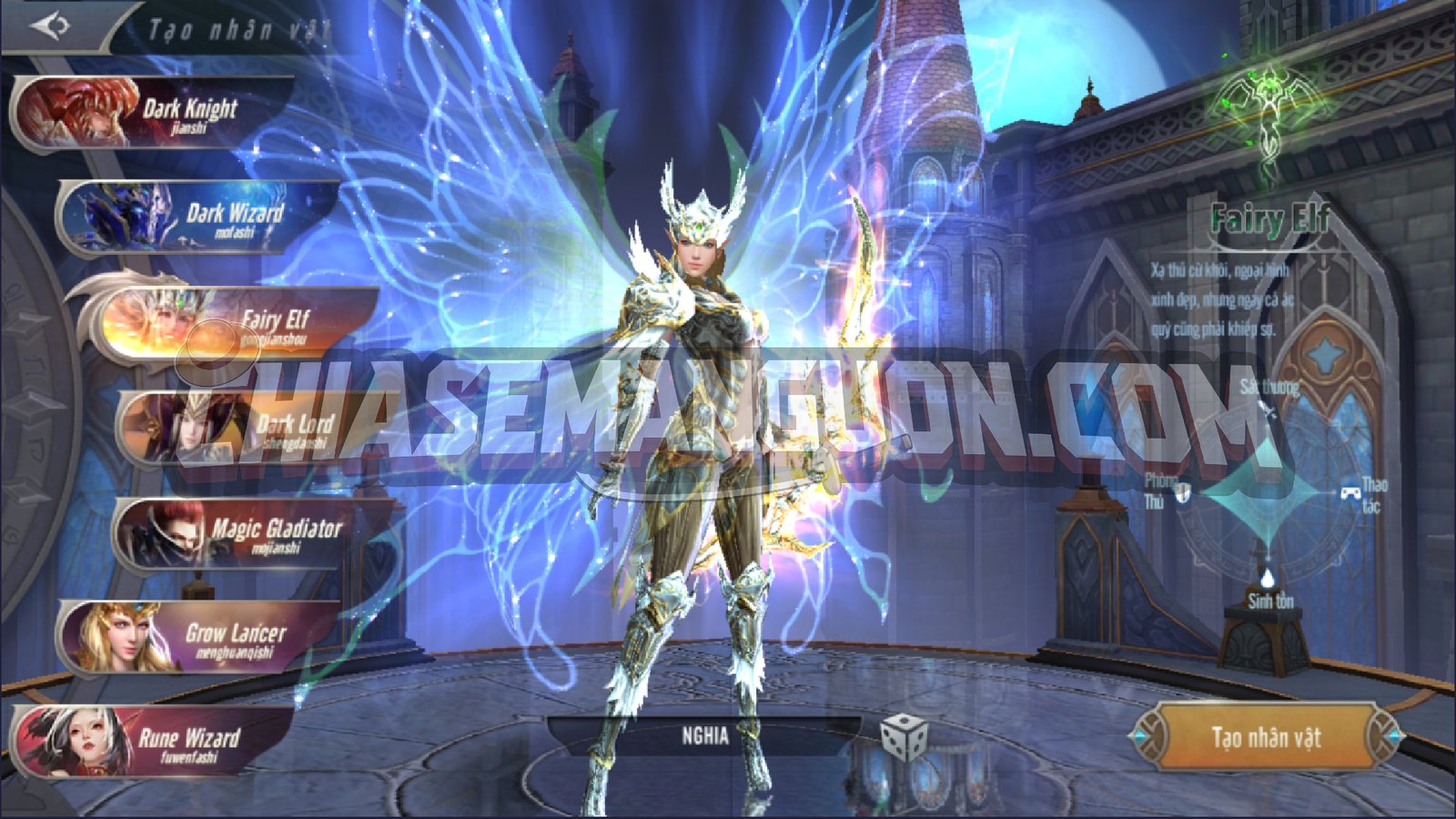Select the Rune Wizard class

[155, 741]
